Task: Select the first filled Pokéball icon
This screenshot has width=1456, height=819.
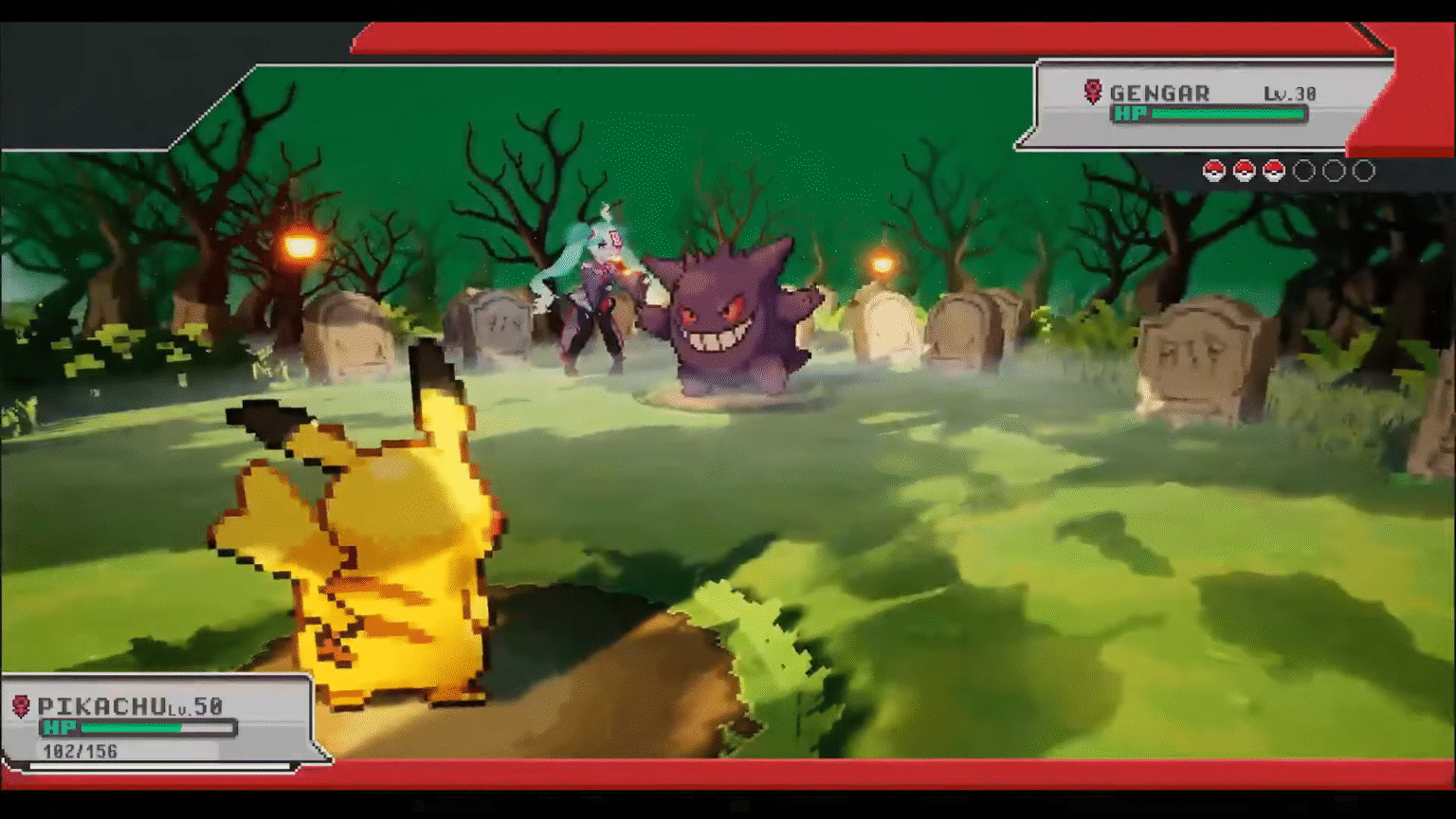Action: tap(1213, 171)
